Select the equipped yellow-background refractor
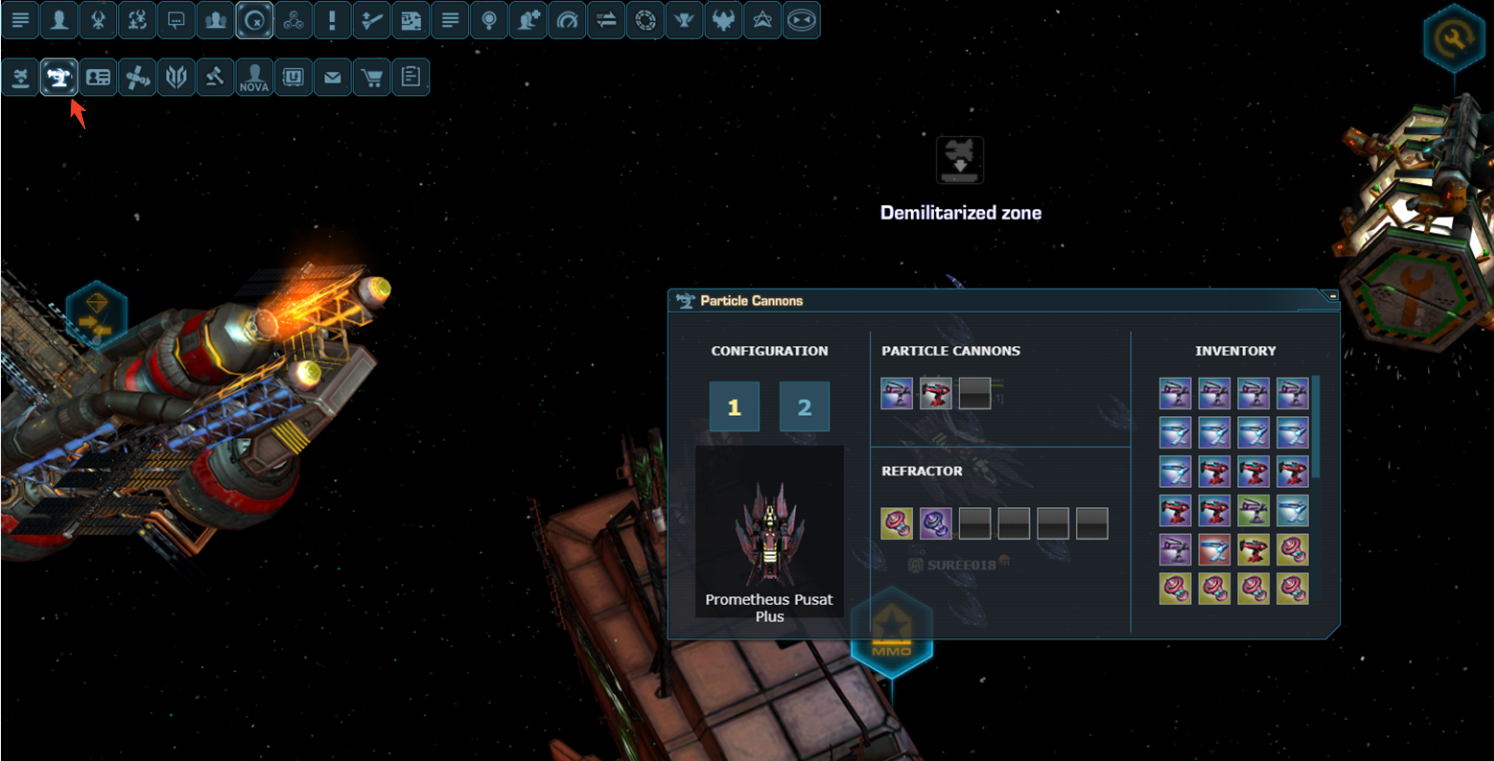This screenshot has width=1494, height=761. pos(897,523)
